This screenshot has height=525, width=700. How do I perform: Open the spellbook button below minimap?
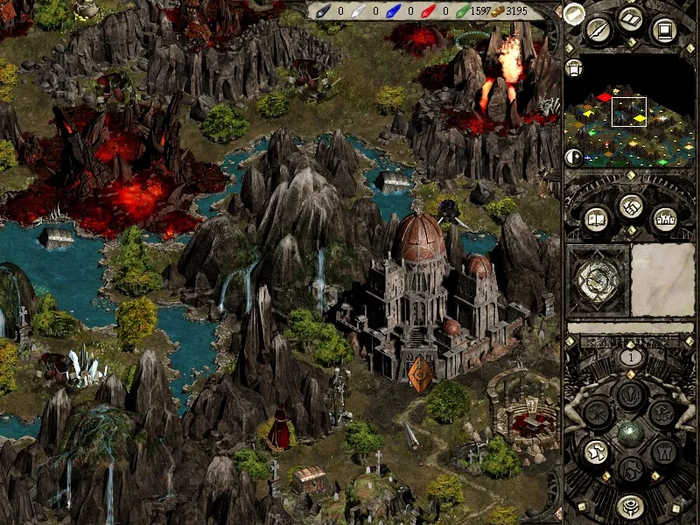pyautogui.click(x=597, y=217)
